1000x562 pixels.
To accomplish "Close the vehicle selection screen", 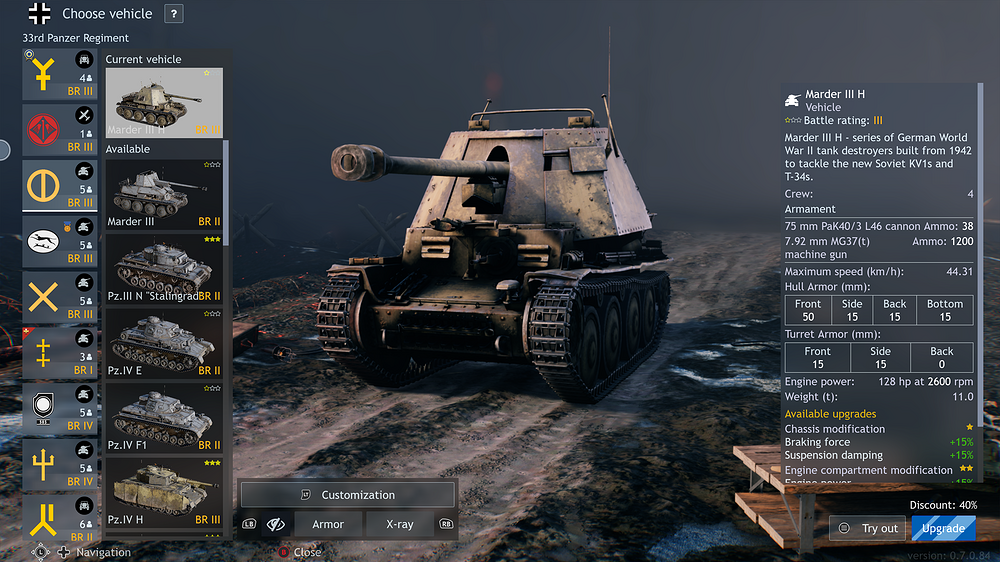I will click(298, 552).
